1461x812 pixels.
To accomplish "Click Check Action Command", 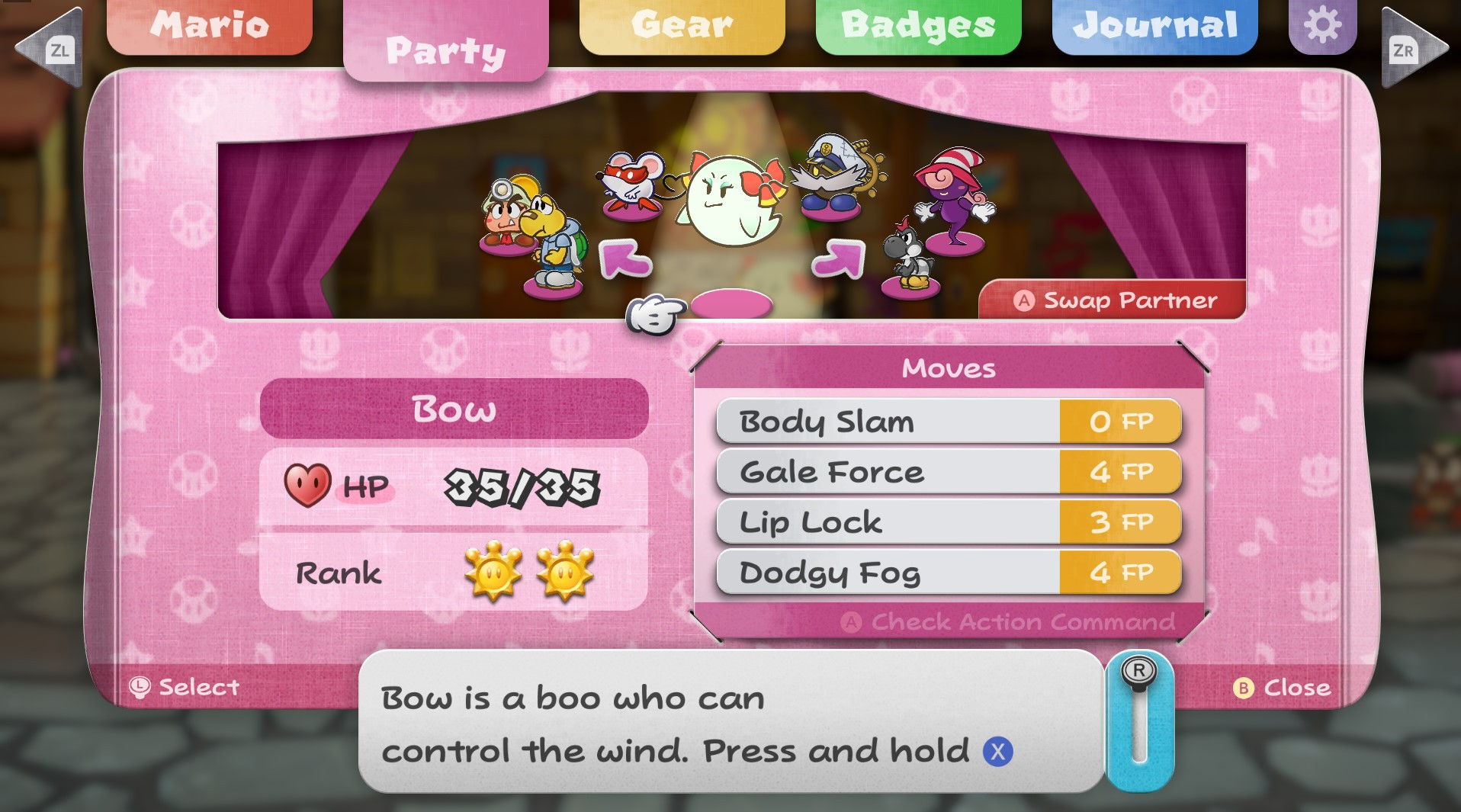I will [1008, 622].
